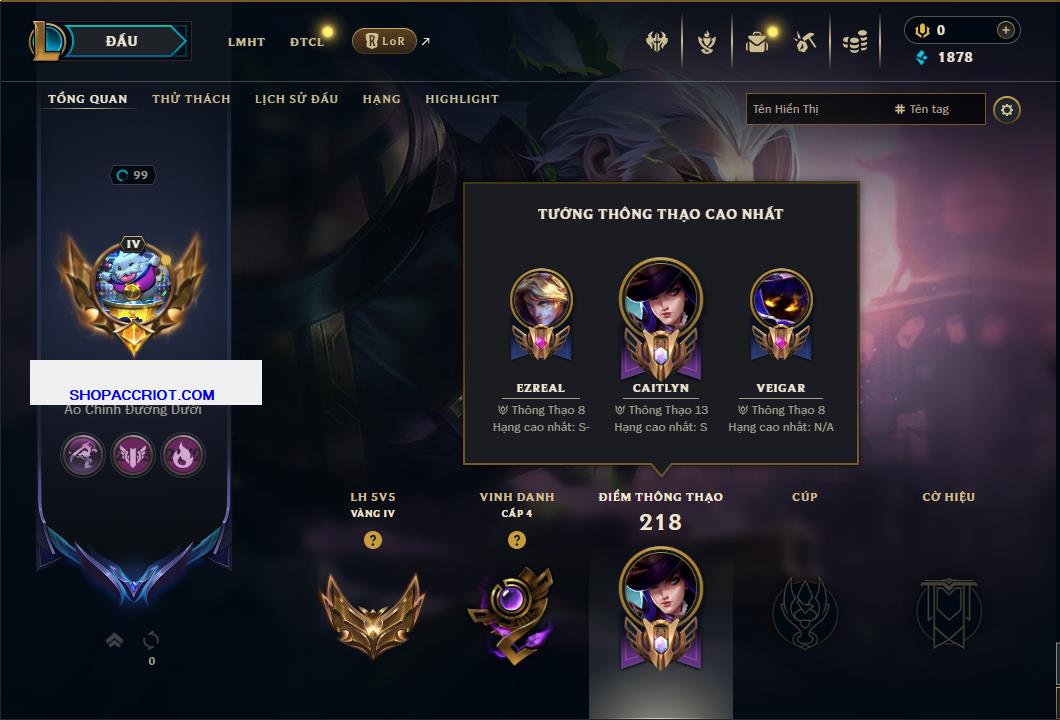The width and height of the screenshot is (1060, 720).
Task: Launch the LoR link button
Action: point(384,41)
